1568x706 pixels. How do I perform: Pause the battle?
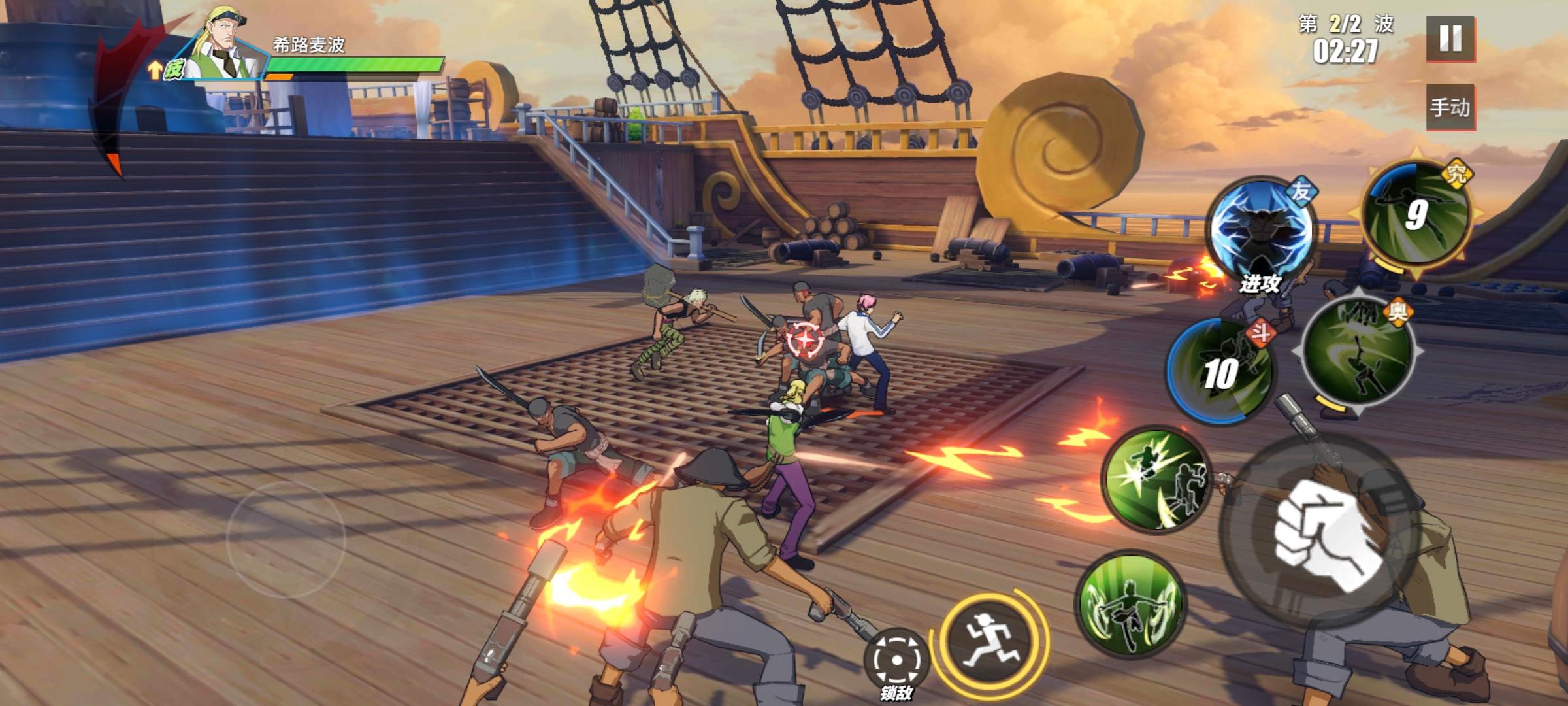click(x=1450, y=39)
